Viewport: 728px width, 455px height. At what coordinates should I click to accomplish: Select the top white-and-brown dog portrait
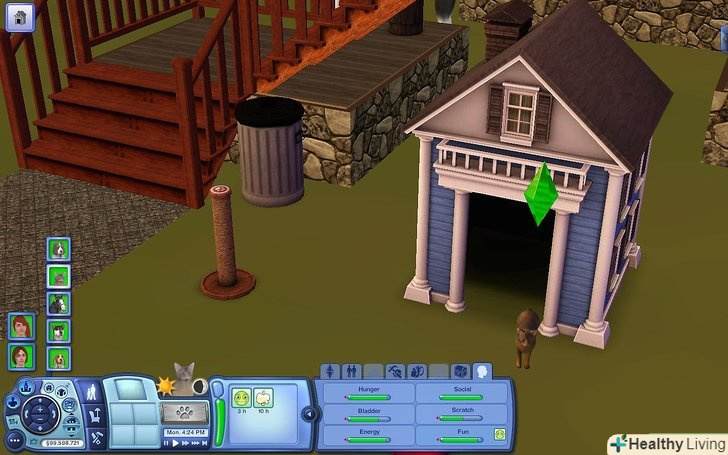pyautogui.click(x=59, y=249)
